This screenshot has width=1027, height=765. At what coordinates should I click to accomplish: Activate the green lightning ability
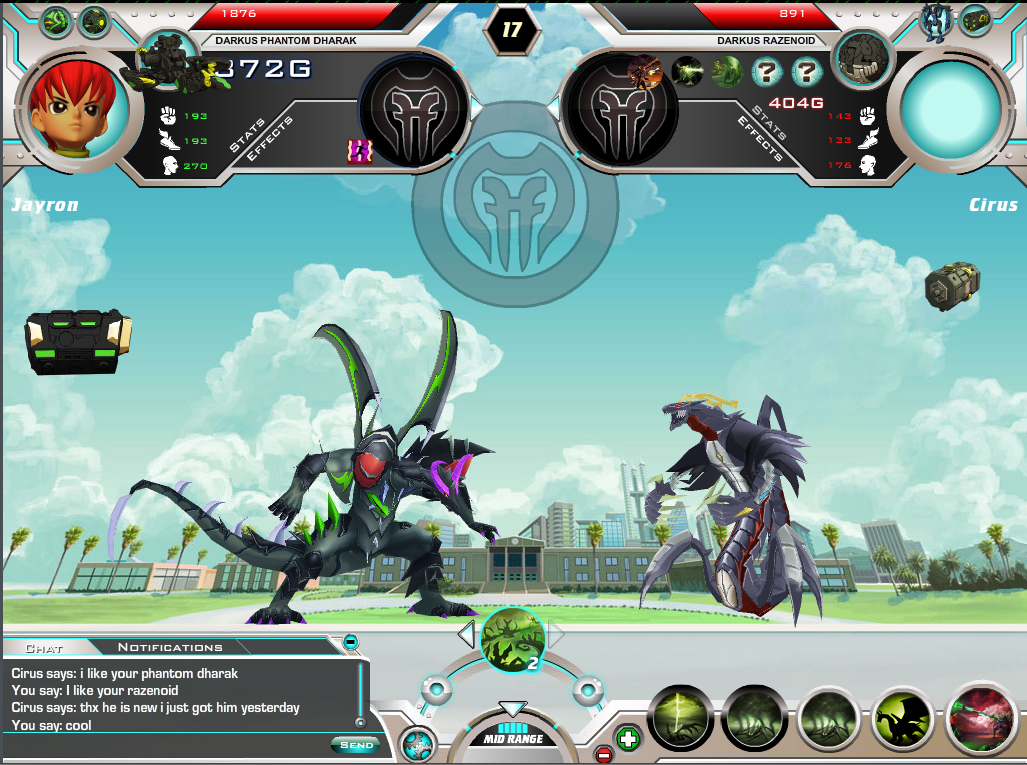coord(680,718)
